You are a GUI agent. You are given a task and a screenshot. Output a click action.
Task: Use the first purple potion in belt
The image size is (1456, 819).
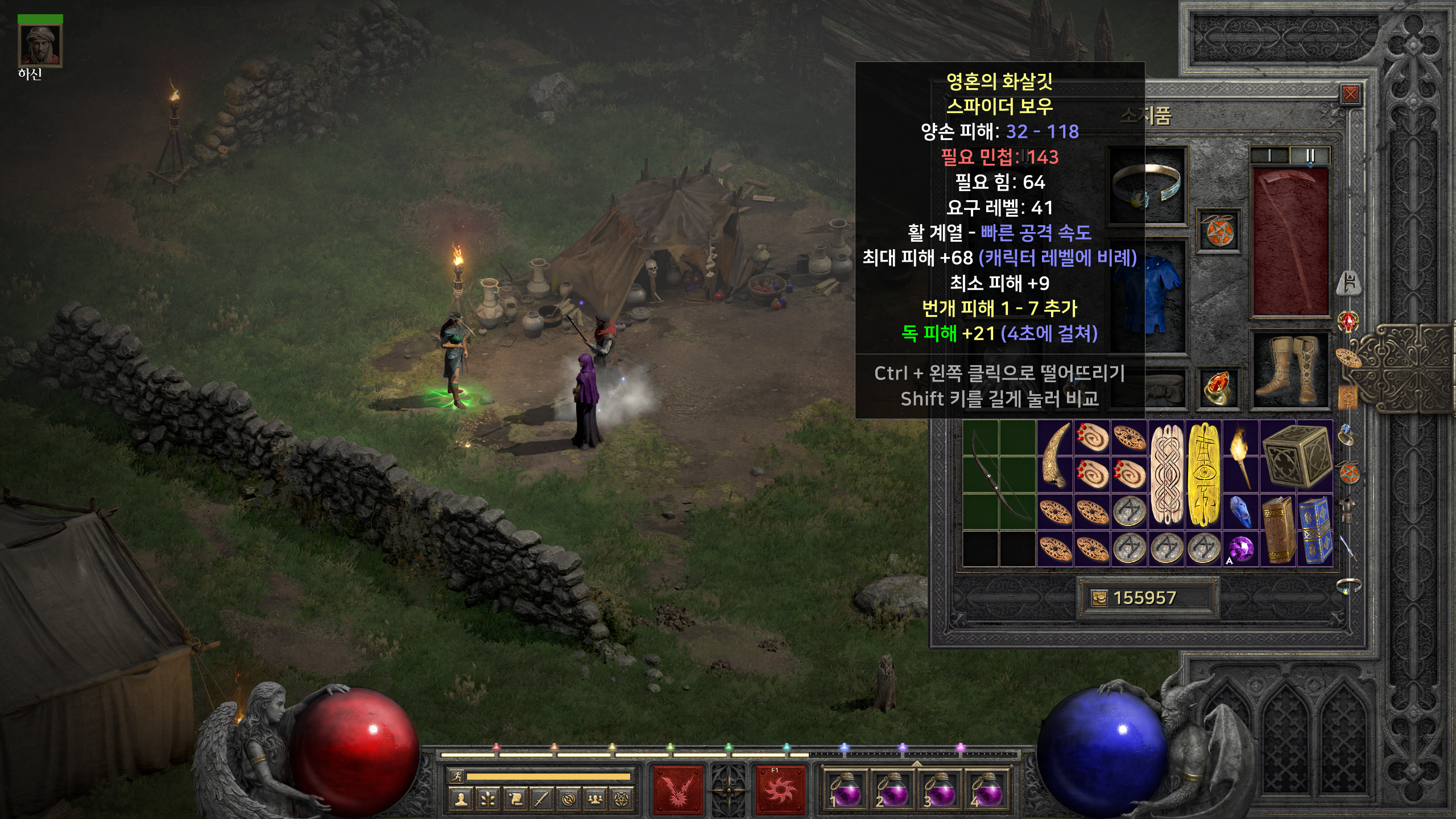[843, 791]
